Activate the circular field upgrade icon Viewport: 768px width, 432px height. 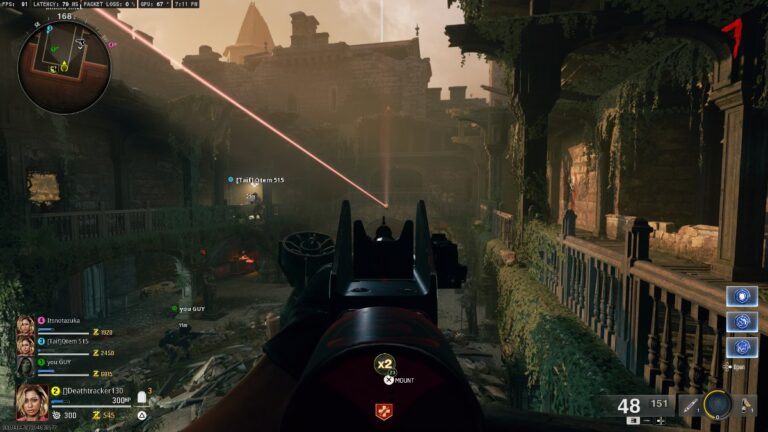717,405
